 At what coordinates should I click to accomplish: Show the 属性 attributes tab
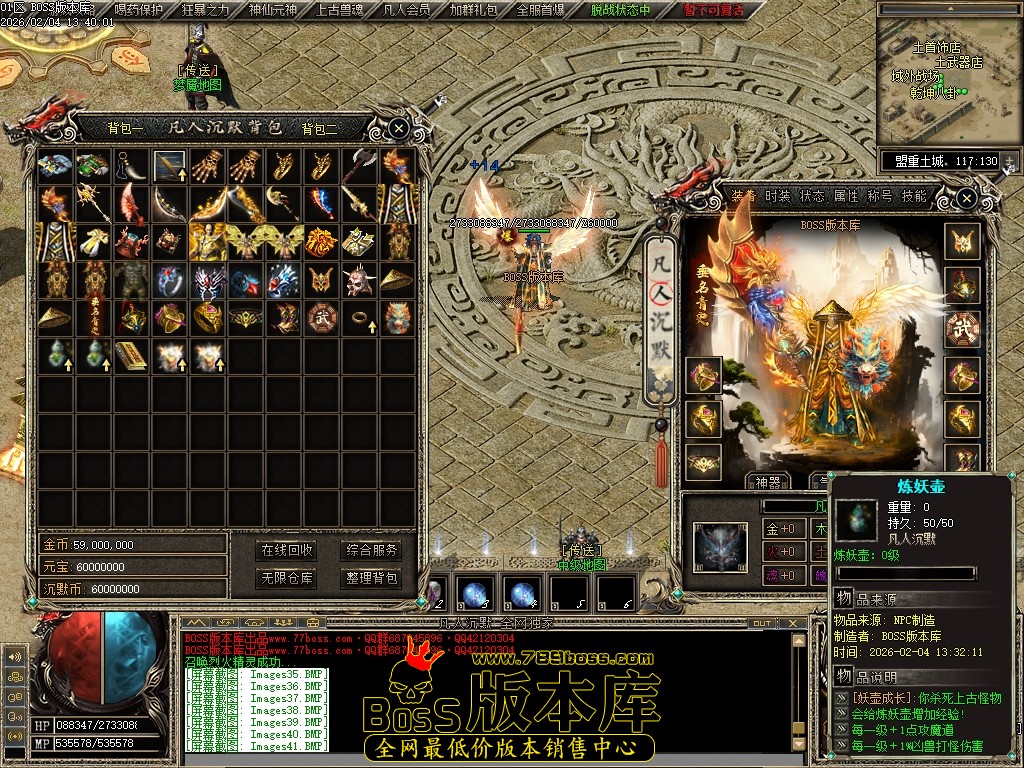[846, 196]
